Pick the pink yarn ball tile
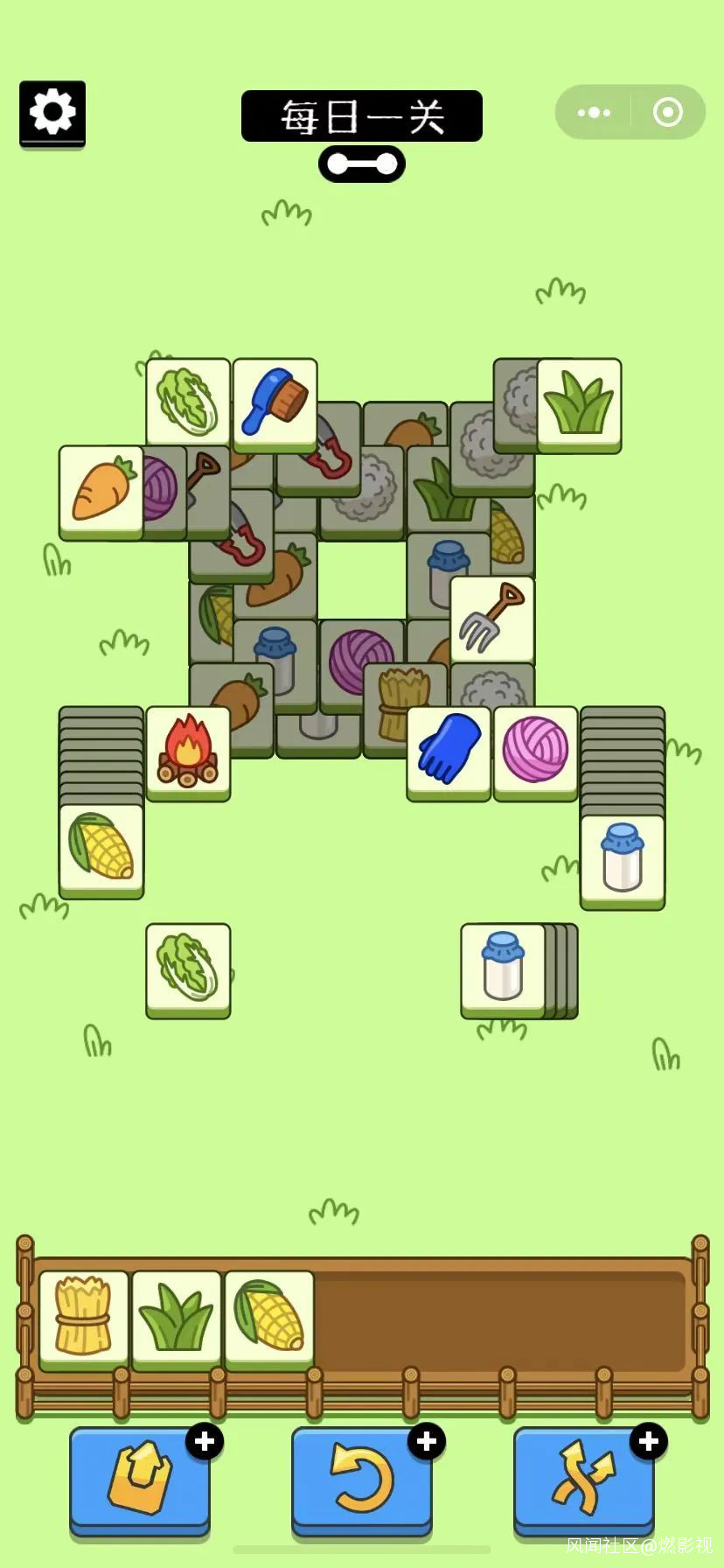The width and height of the screenshot is (724, 1568). [x=535, y=751]
